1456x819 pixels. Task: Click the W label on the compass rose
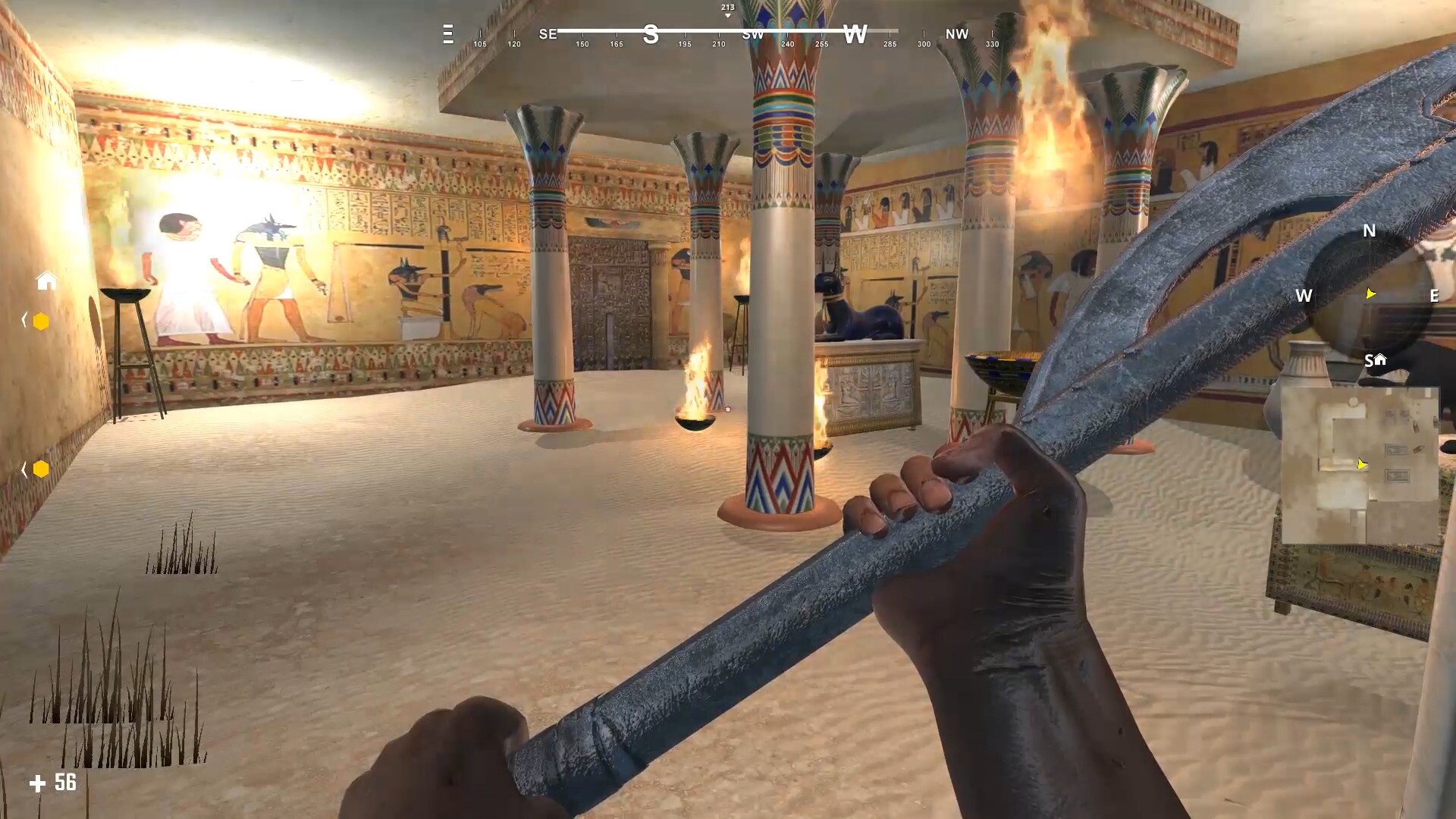point(1305,296)
